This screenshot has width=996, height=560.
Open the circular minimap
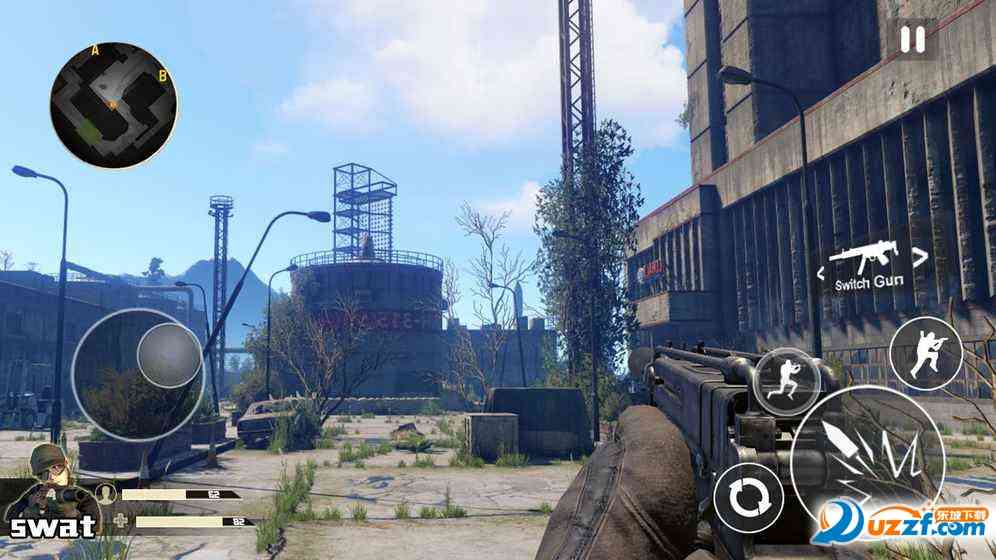114,104
